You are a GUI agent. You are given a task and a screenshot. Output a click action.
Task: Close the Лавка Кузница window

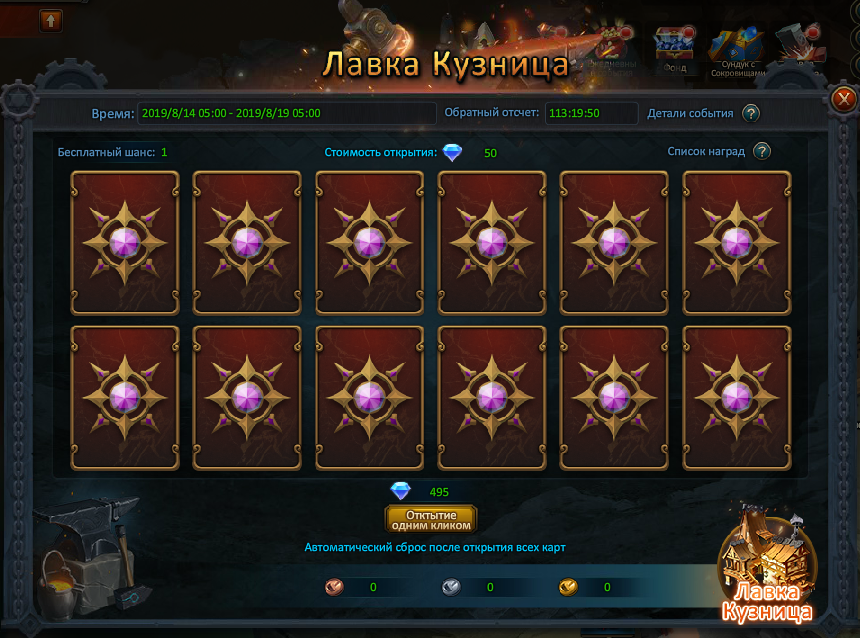point(843,98)
